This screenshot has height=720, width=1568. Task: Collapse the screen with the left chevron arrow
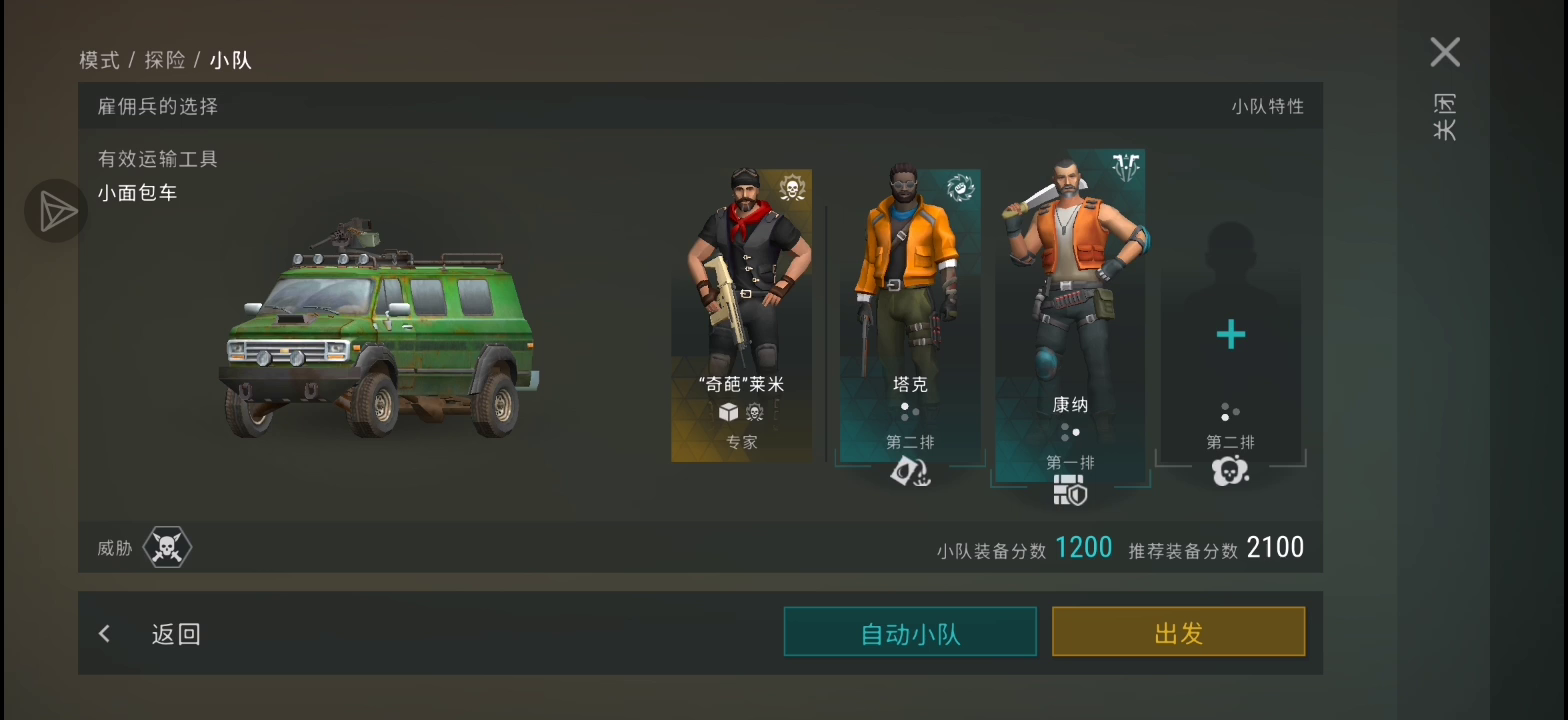pyautogui.click(x=104, y=633)
